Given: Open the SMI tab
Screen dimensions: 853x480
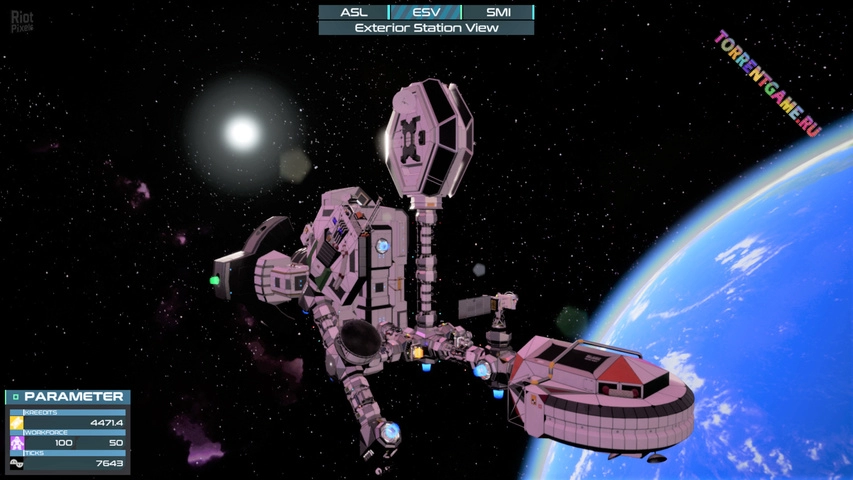Looking at the screenshot, I should 498,12.
